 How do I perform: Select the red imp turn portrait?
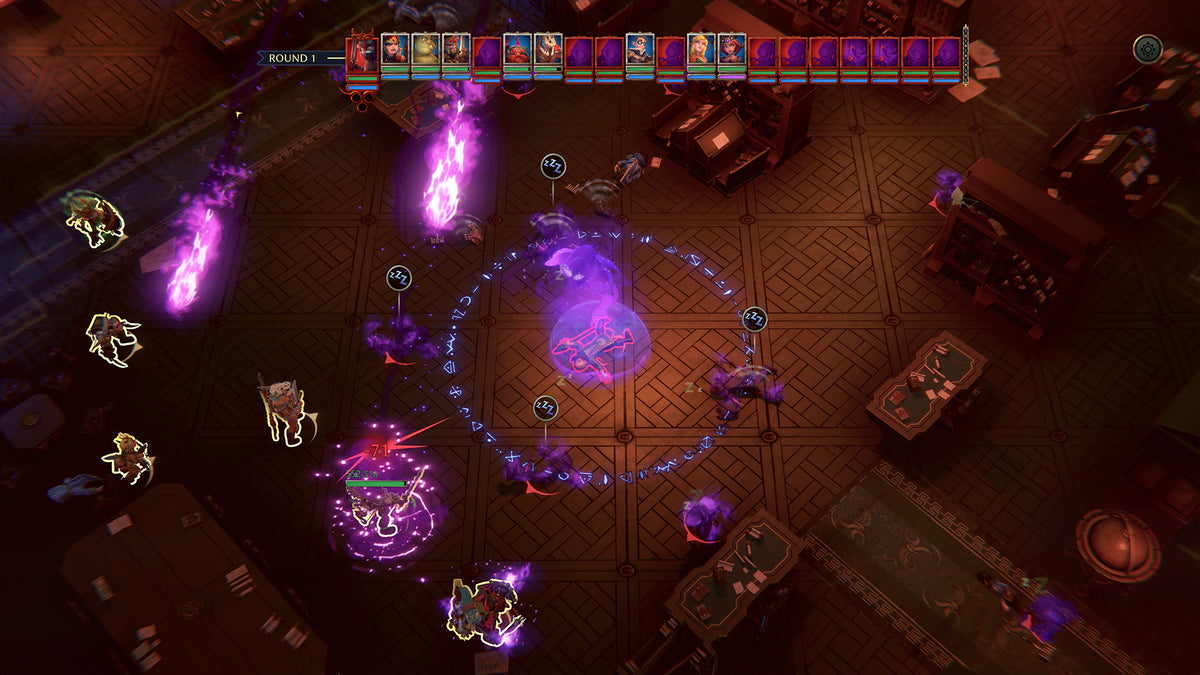[x=517, y=49]
